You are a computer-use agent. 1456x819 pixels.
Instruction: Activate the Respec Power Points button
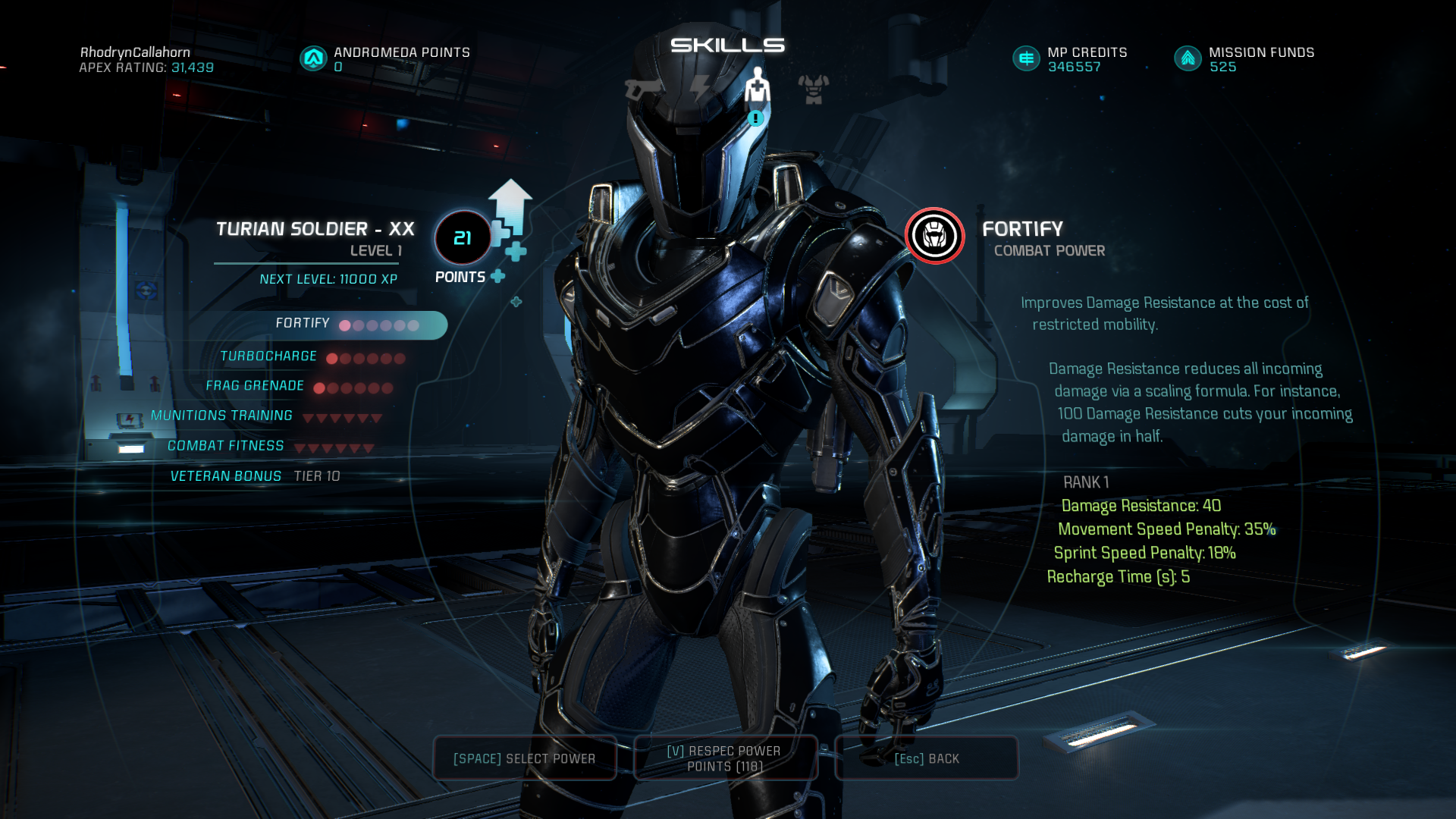click(724, 758)
